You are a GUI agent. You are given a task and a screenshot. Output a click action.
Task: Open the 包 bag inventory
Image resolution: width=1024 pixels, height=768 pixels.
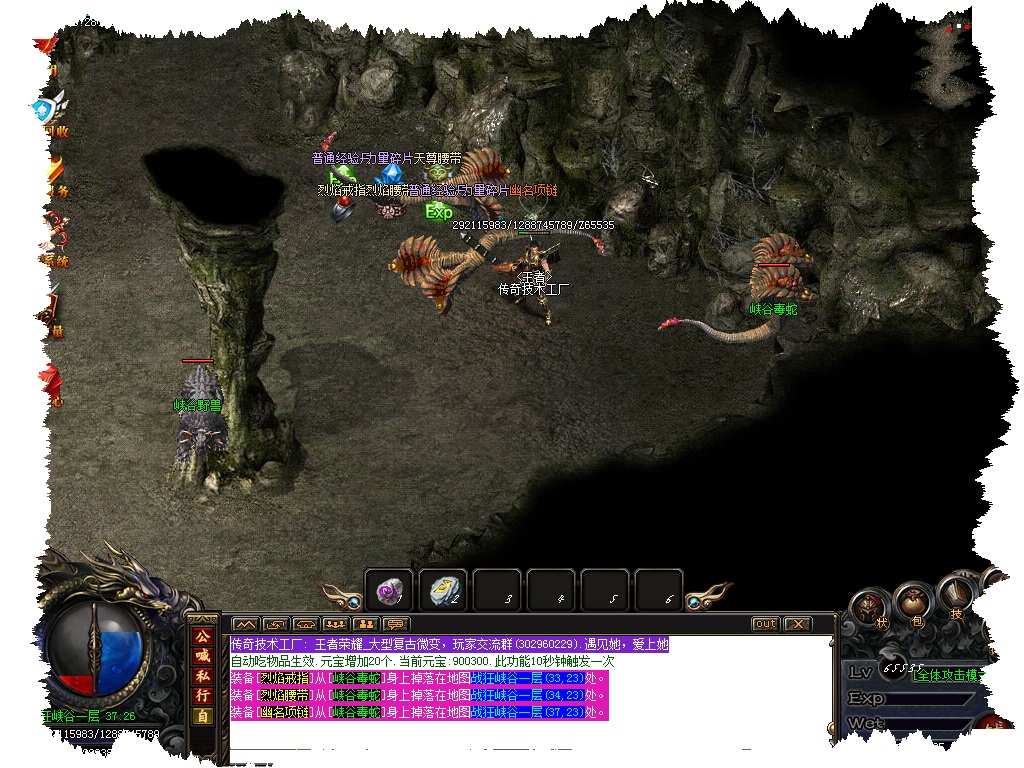click(x=911, y=605)
